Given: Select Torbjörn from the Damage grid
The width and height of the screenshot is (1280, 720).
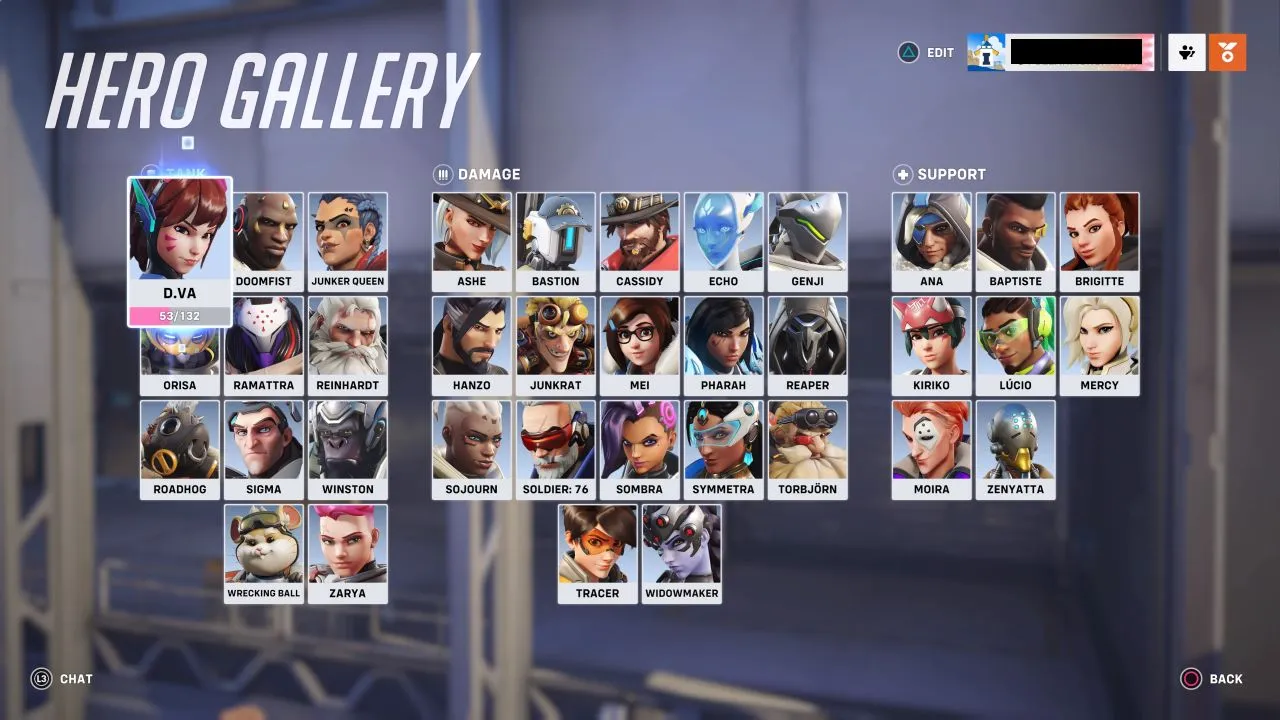Looking at the screenshot, I should pos(808,449).
